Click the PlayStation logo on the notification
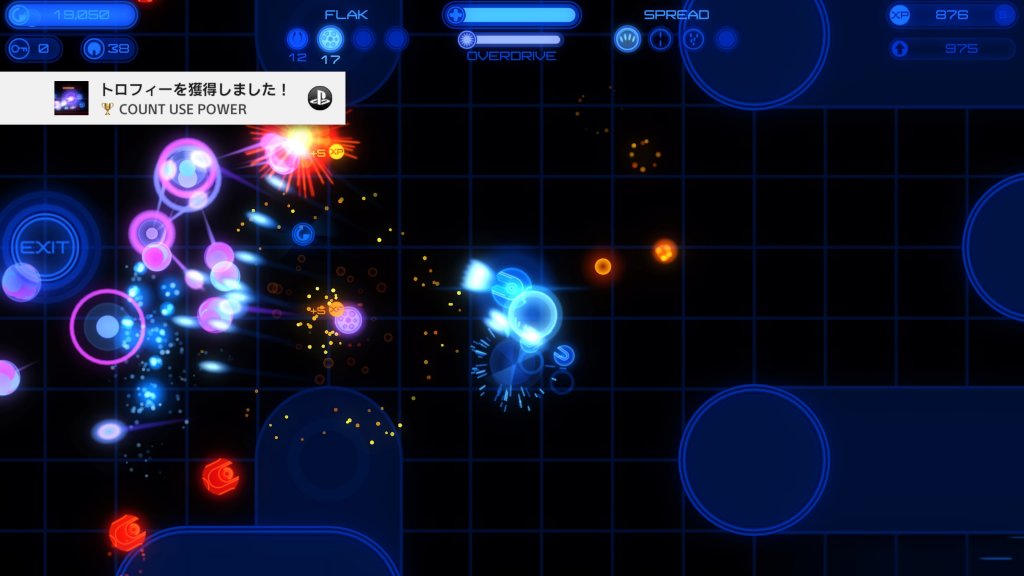 320,98
